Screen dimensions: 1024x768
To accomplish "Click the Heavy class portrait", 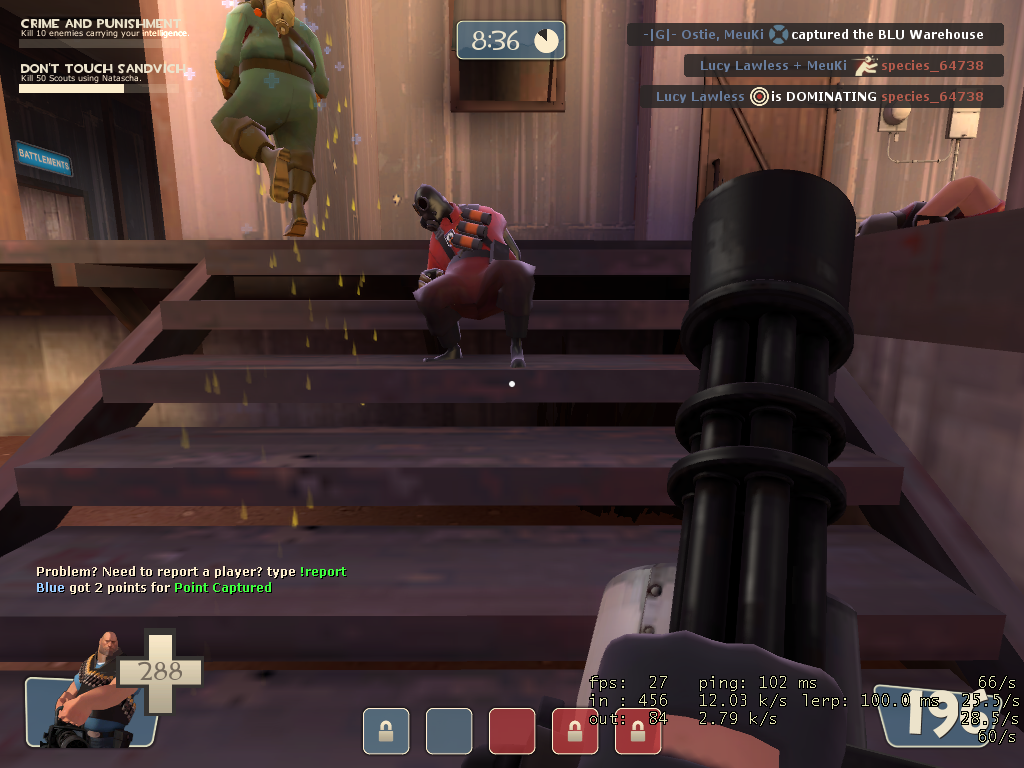I will [x=88, y=690].
